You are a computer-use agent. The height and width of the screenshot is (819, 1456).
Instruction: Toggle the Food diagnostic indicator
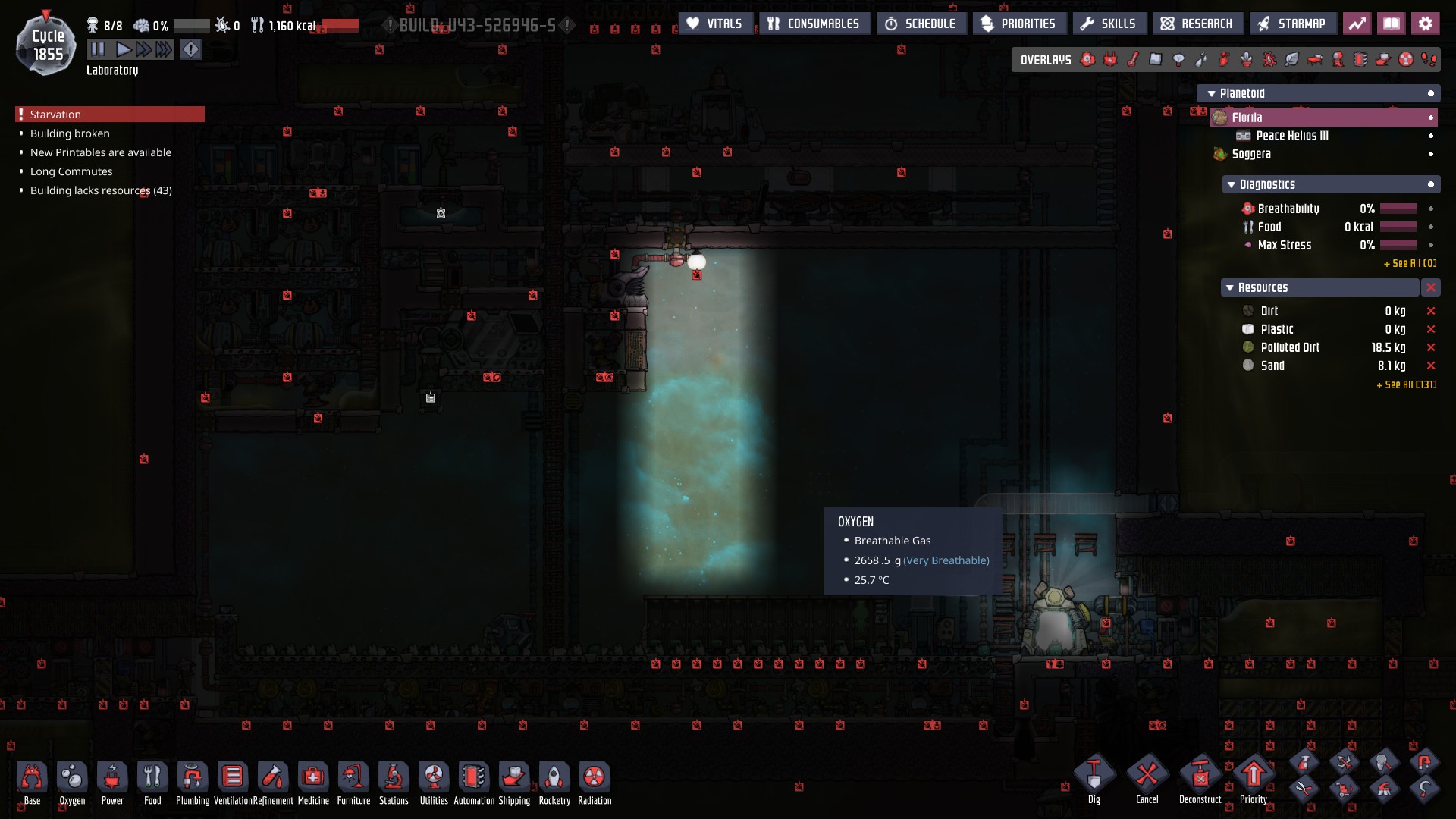[x=1431, y=227]
